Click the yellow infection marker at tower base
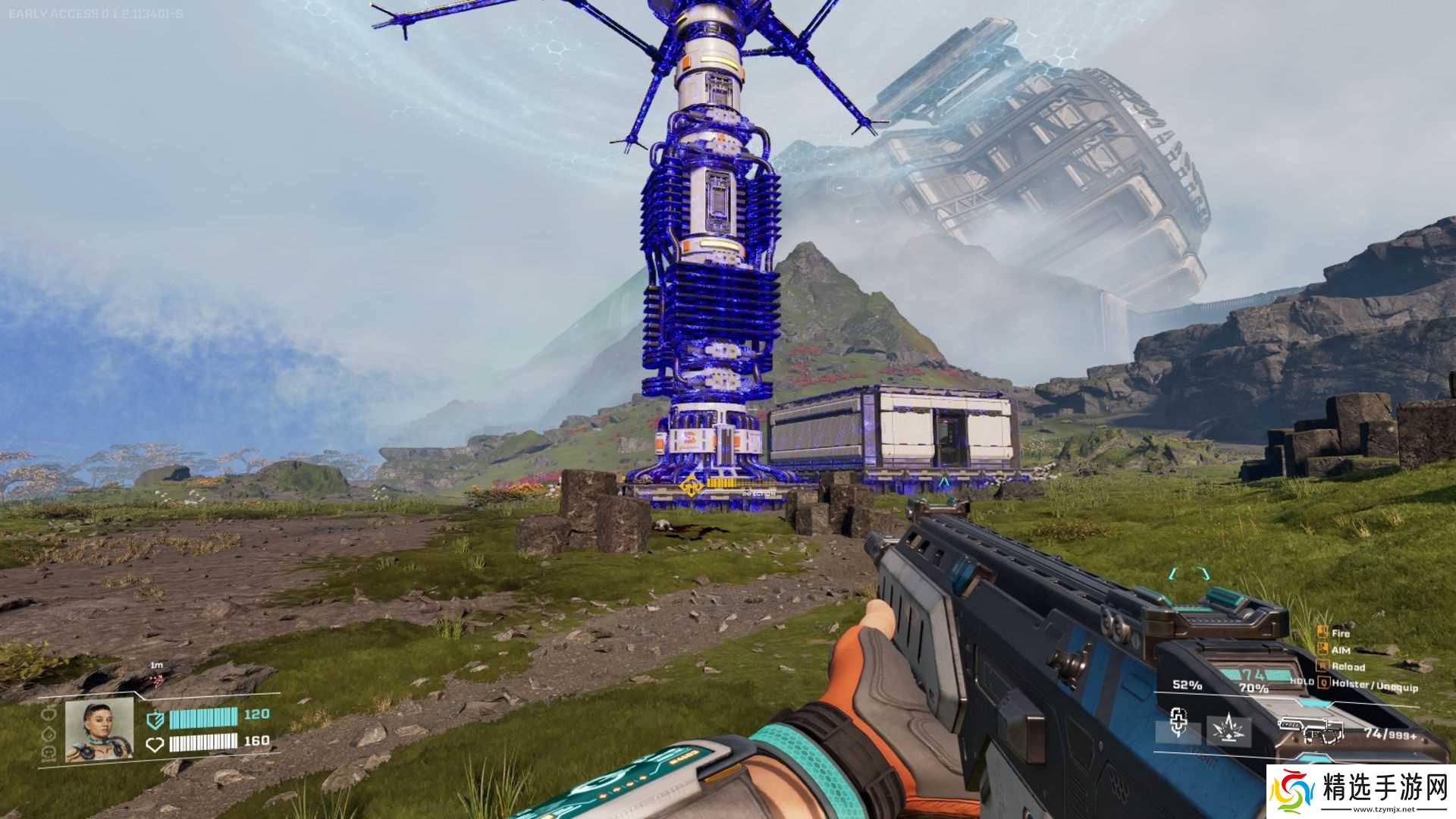Screen dimensions: 1456x819 pyautogui.click(x=691, y=486)
